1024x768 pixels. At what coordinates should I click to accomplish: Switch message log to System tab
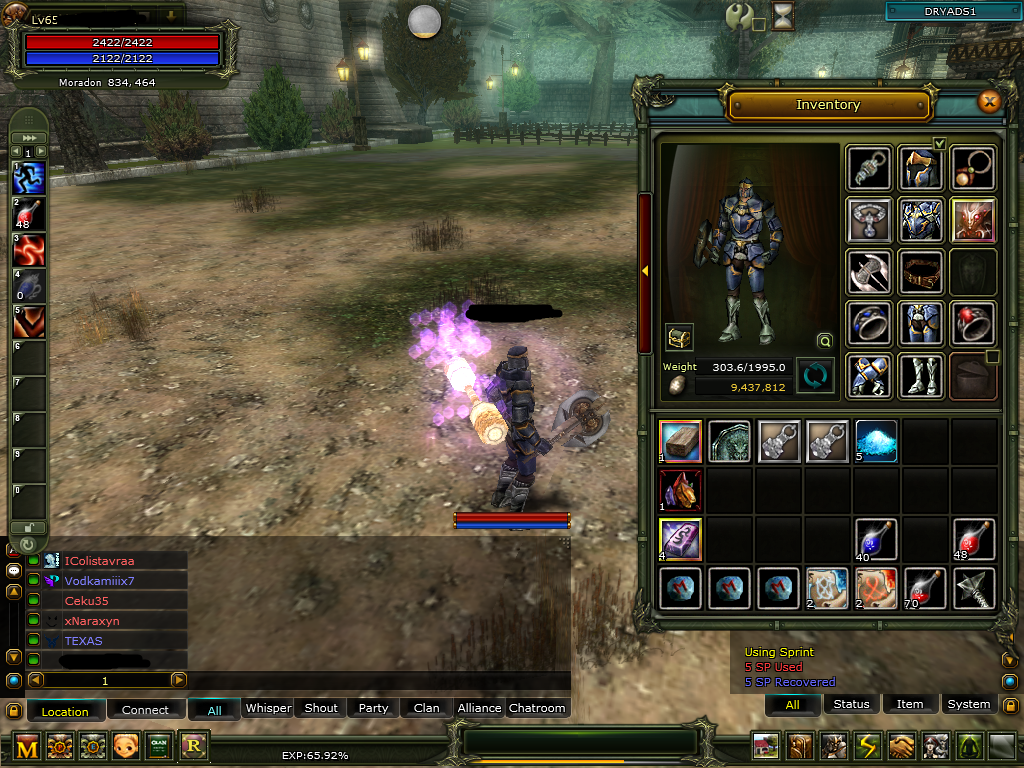point(968,704)
